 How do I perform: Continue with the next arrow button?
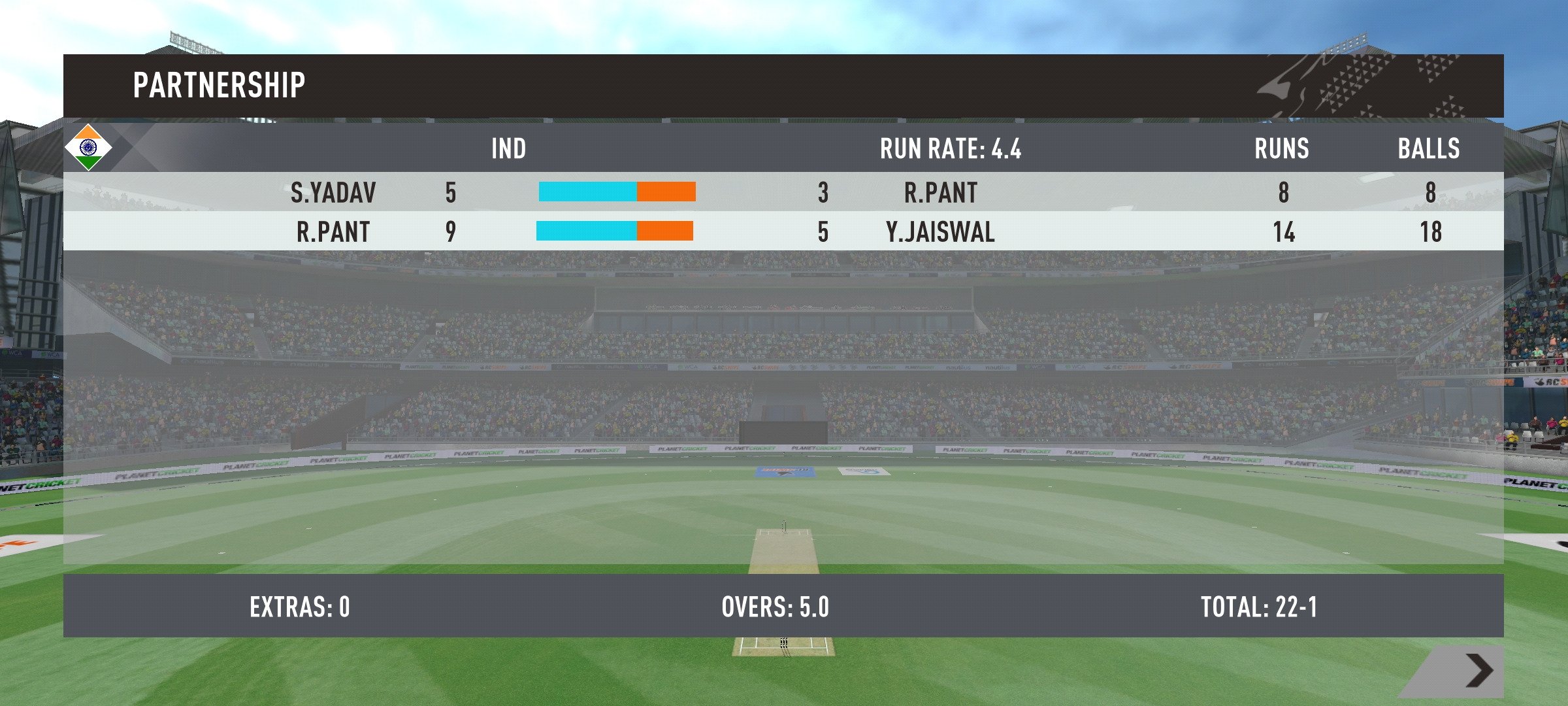(1479, 671)
